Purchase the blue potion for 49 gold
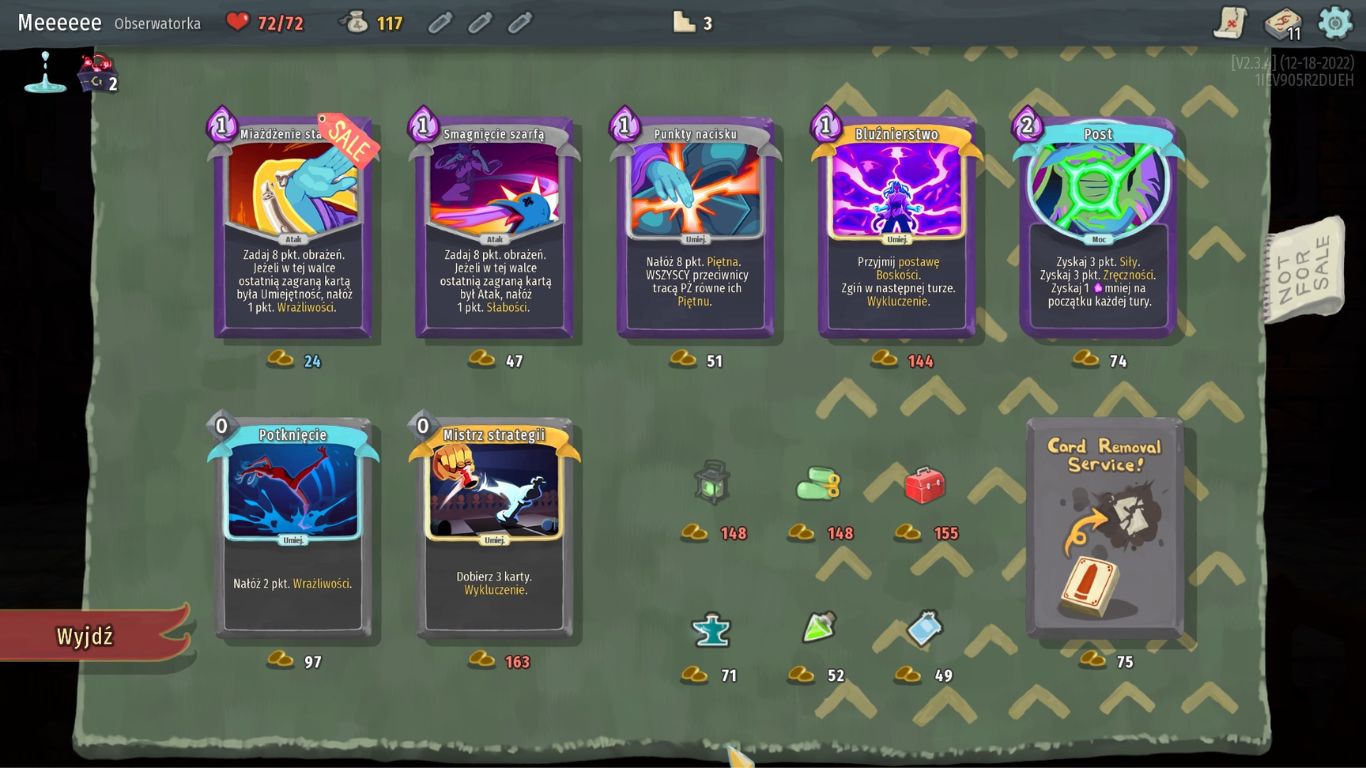This screenshot has height=768, width=1366. point(924,628)
